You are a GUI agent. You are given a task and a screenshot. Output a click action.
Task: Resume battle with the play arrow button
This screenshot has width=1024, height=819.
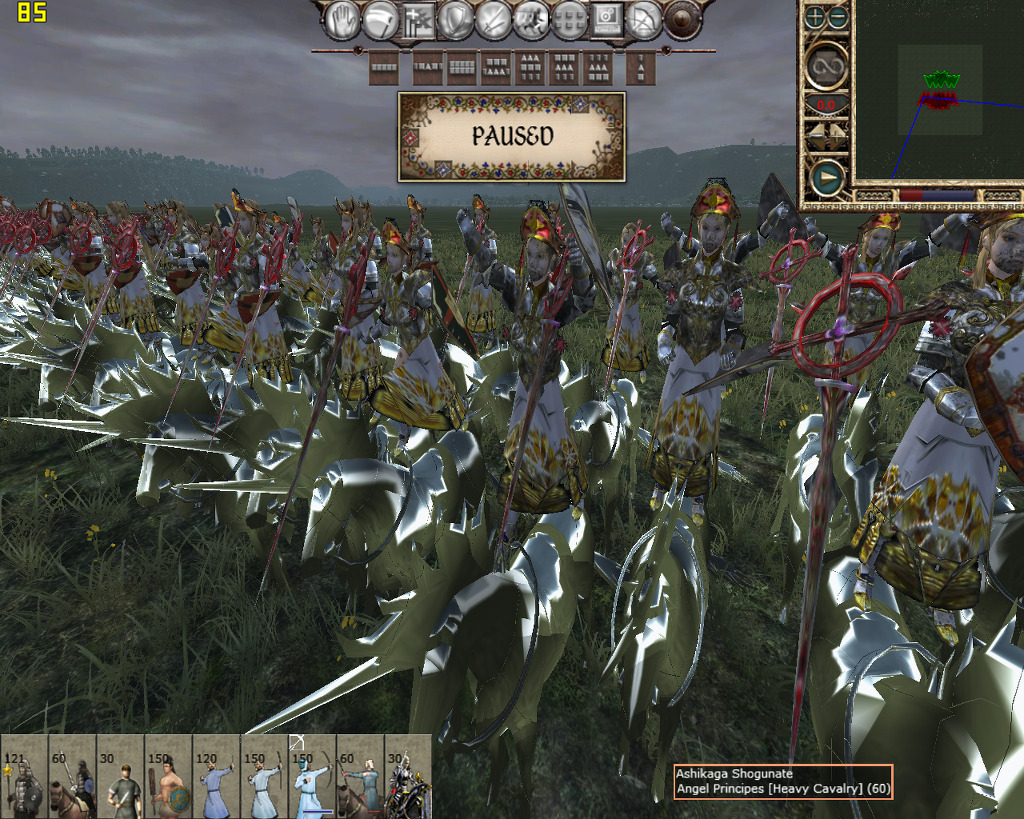[827, 179]
